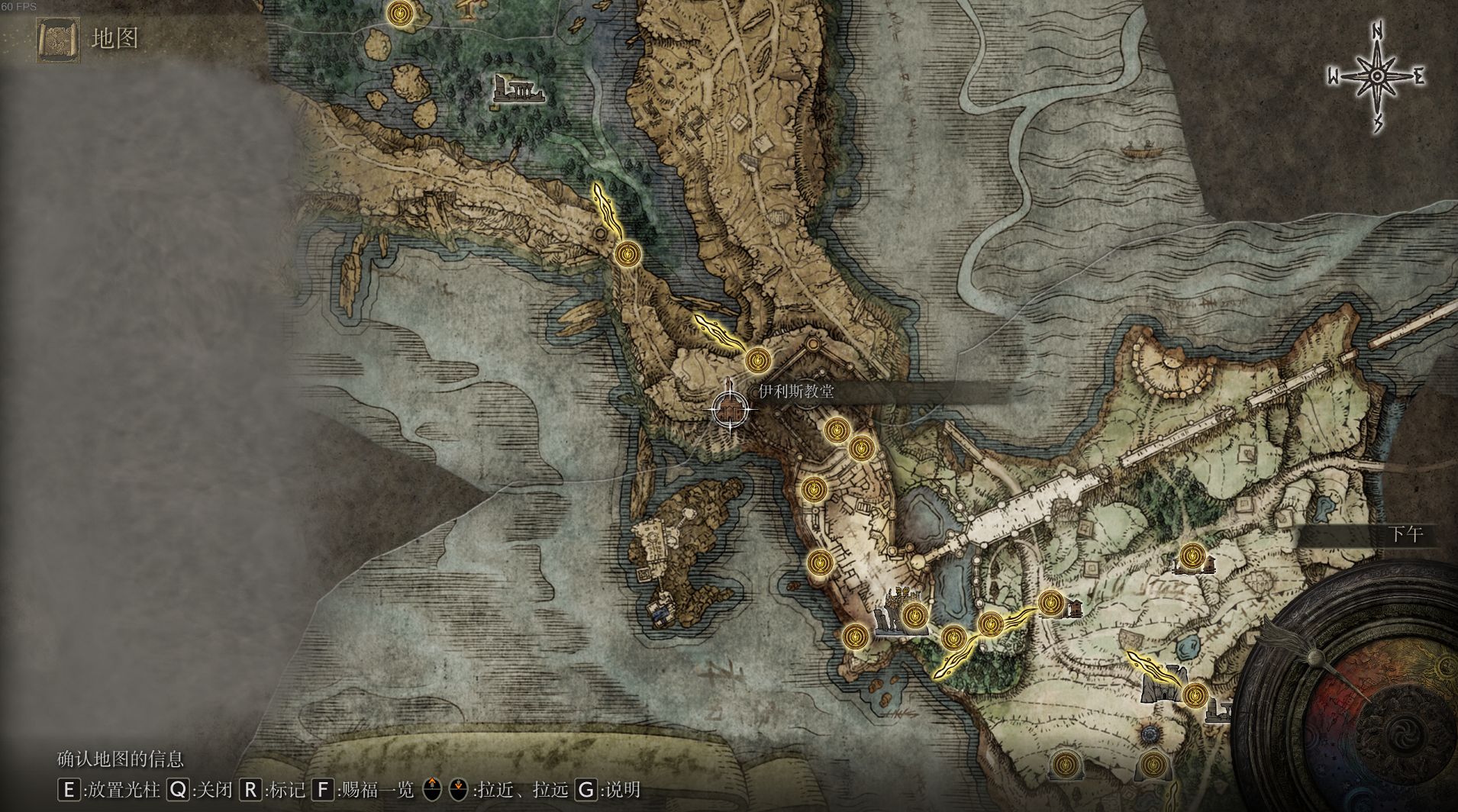Choose the grace marker beside the stone gate ruins
Viewport: 1458px width, 812px height.
pos(1195,694)
